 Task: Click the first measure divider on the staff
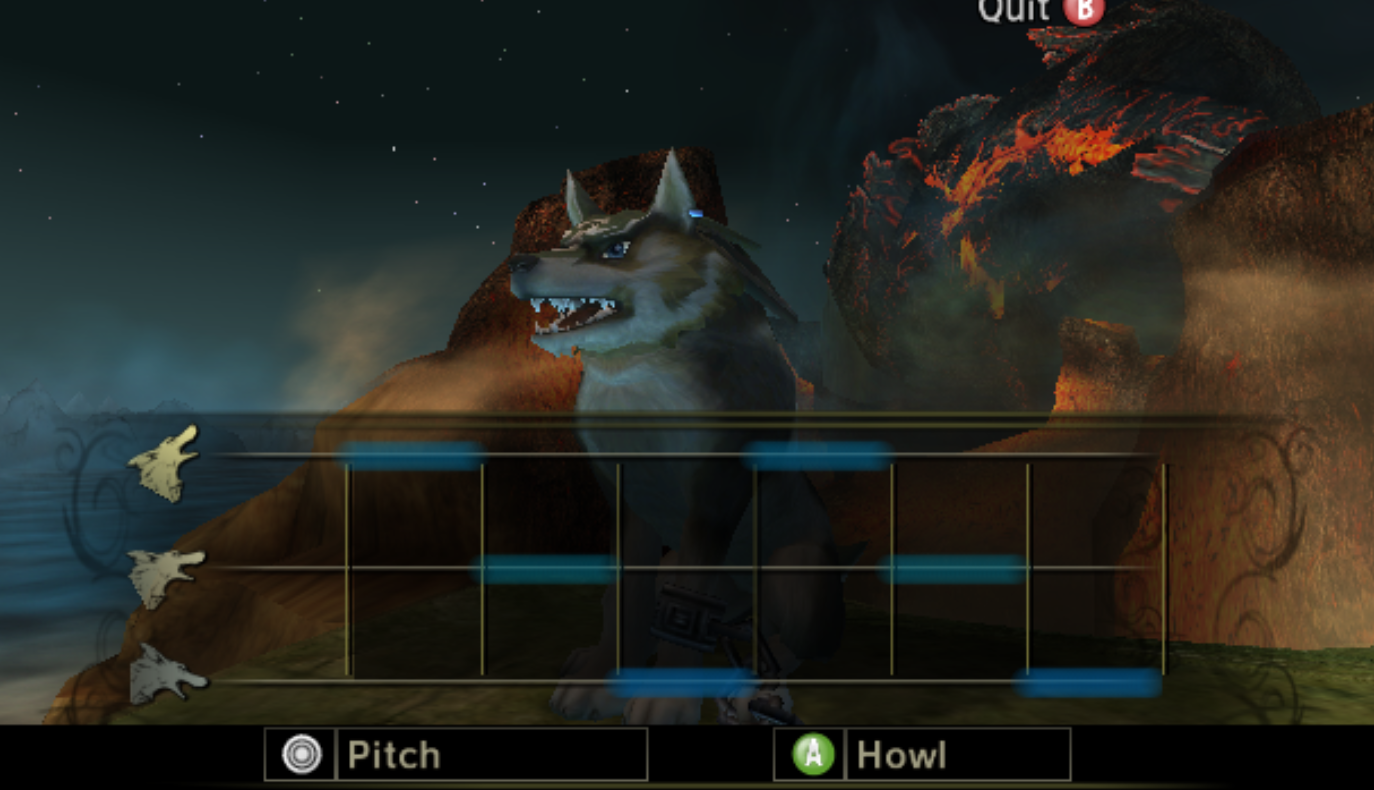click(x=348, y=560)
